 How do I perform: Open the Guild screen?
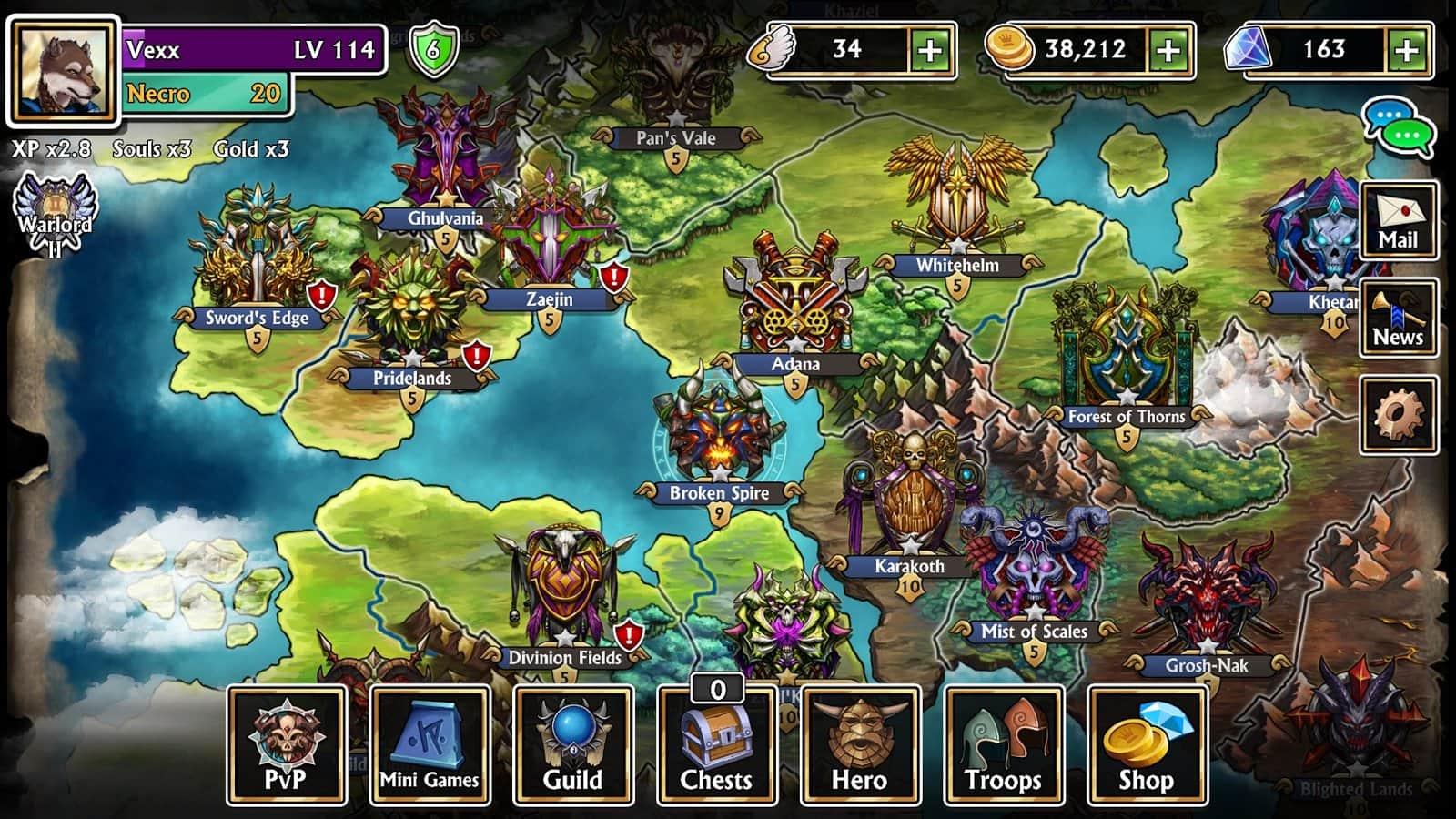coord(573,745)
